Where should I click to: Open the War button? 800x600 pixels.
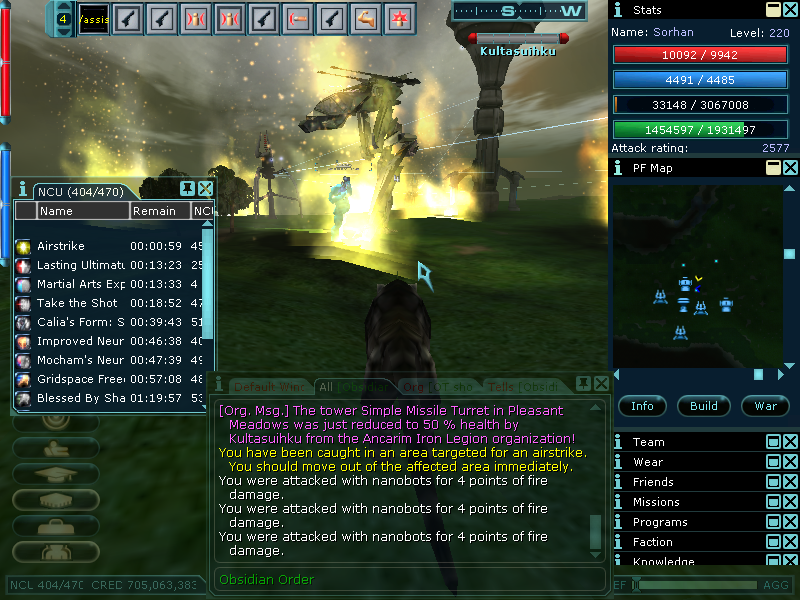point(765,406)
